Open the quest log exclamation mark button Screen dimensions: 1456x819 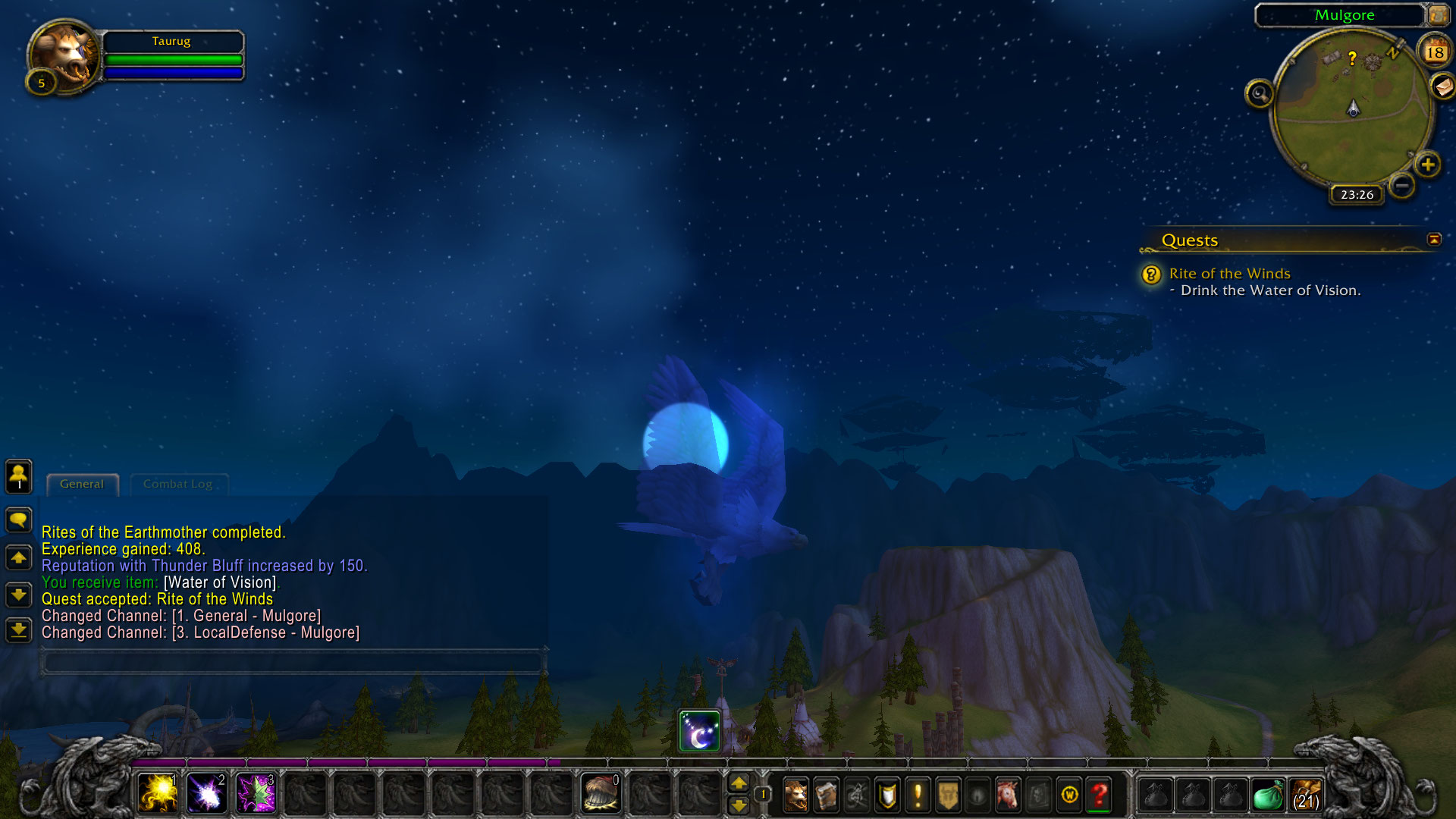click(918, 795)
